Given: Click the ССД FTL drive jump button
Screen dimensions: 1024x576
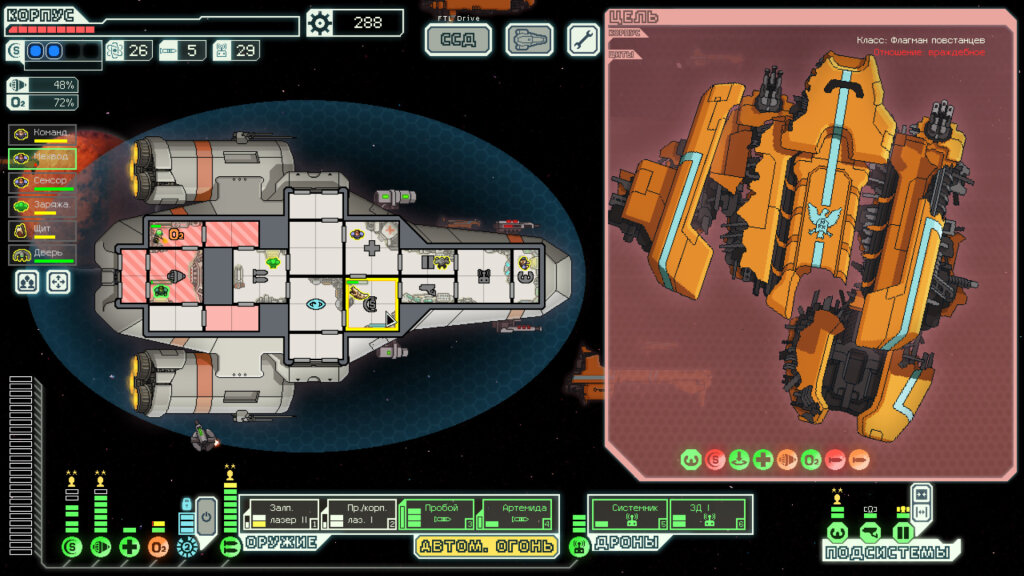Looking at the screenshot, I should (459, 40).
